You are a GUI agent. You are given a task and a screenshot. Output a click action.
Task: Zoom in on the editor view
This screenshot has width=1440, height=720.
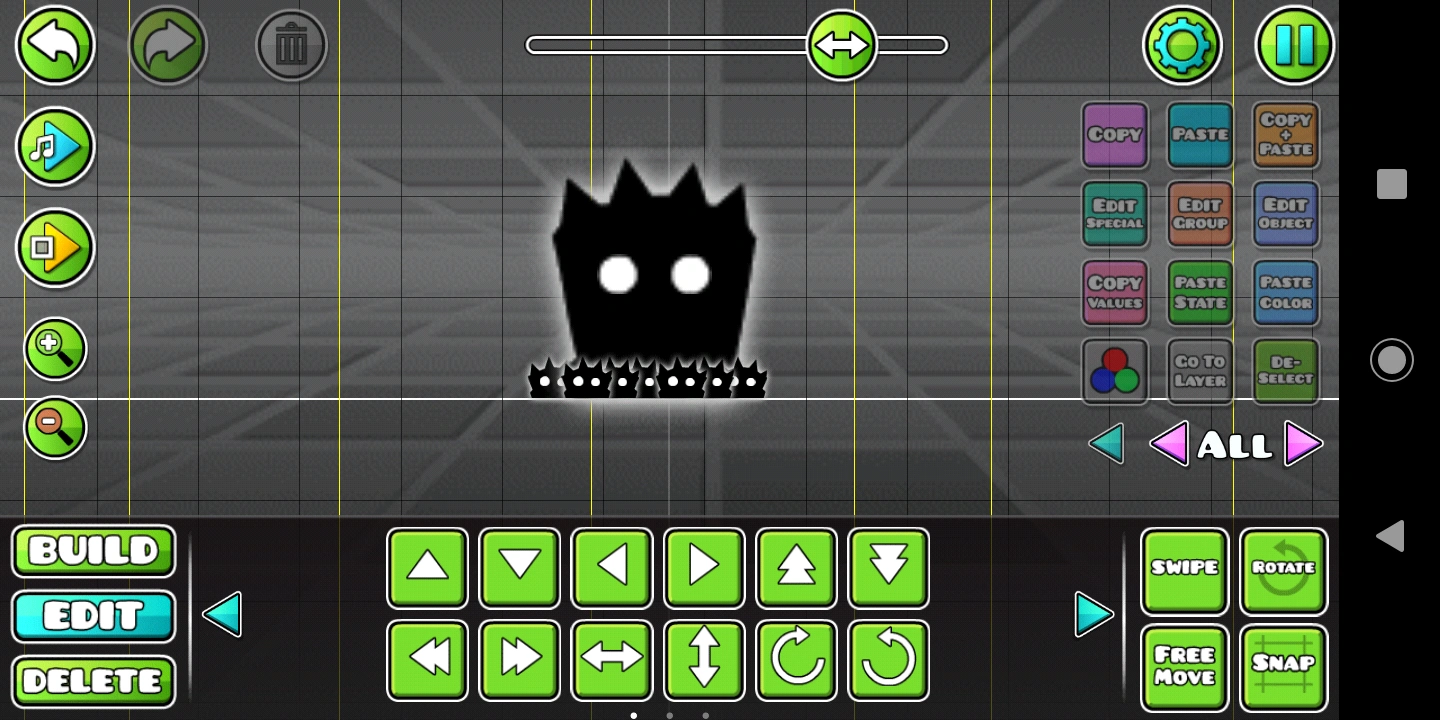55,348
